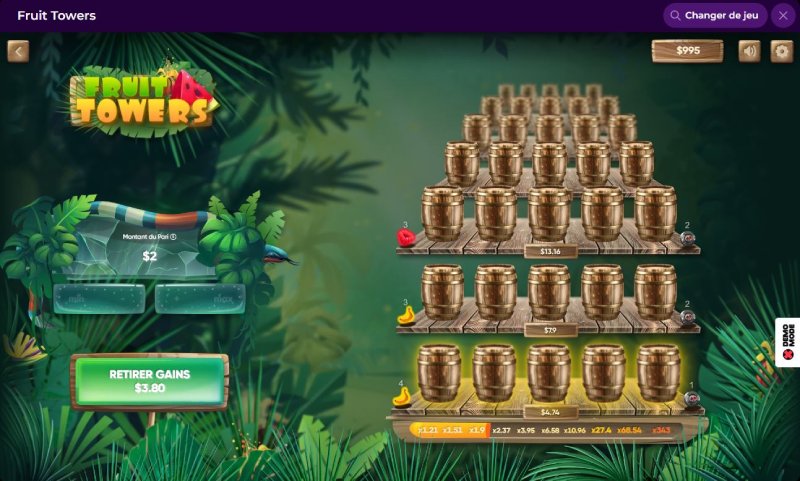This screenshot has height=481, width=800.
Task: Cash out with Retirer Gains
Action: tap(150, 380)
